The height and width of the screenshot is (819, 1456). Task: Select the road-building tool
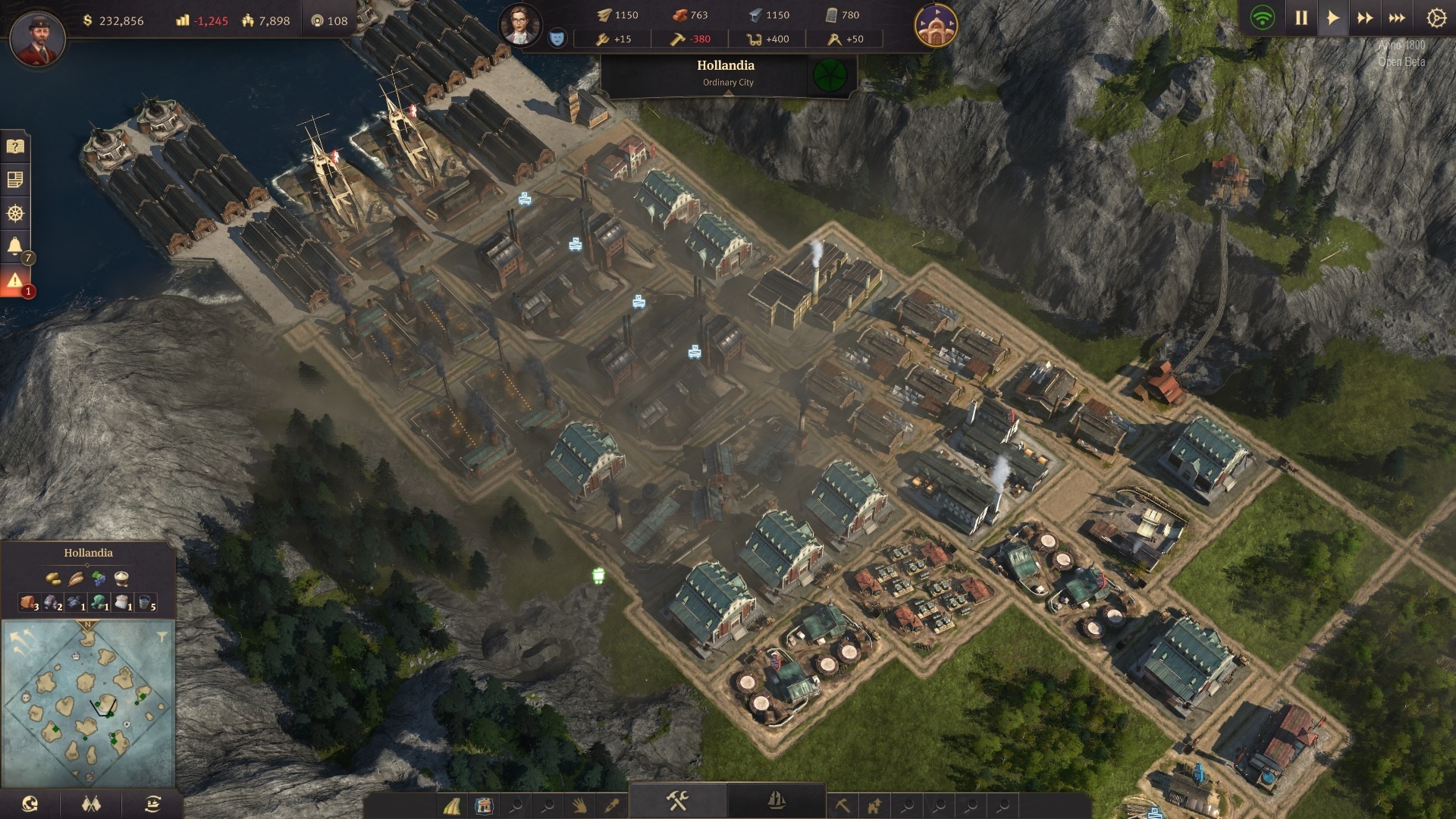(452, 805)
